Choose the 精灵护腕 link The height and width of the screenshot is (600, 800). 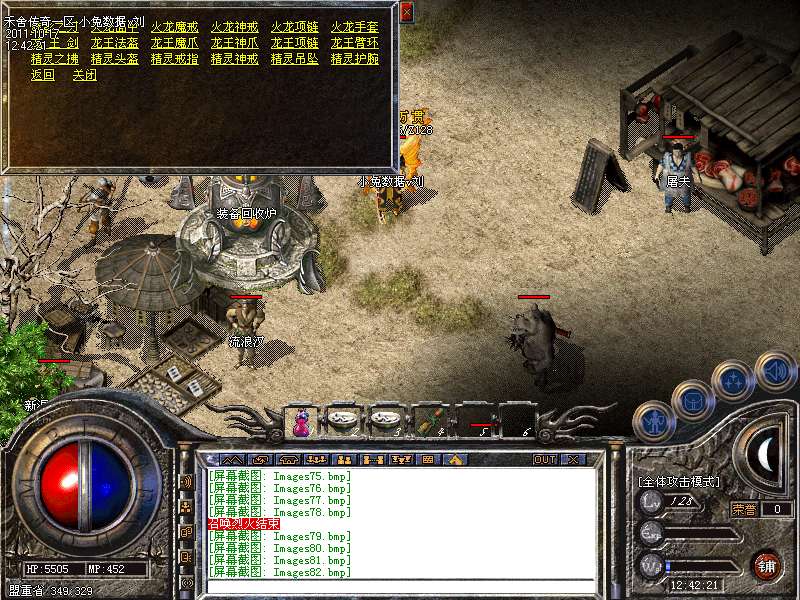coord(354,59)
